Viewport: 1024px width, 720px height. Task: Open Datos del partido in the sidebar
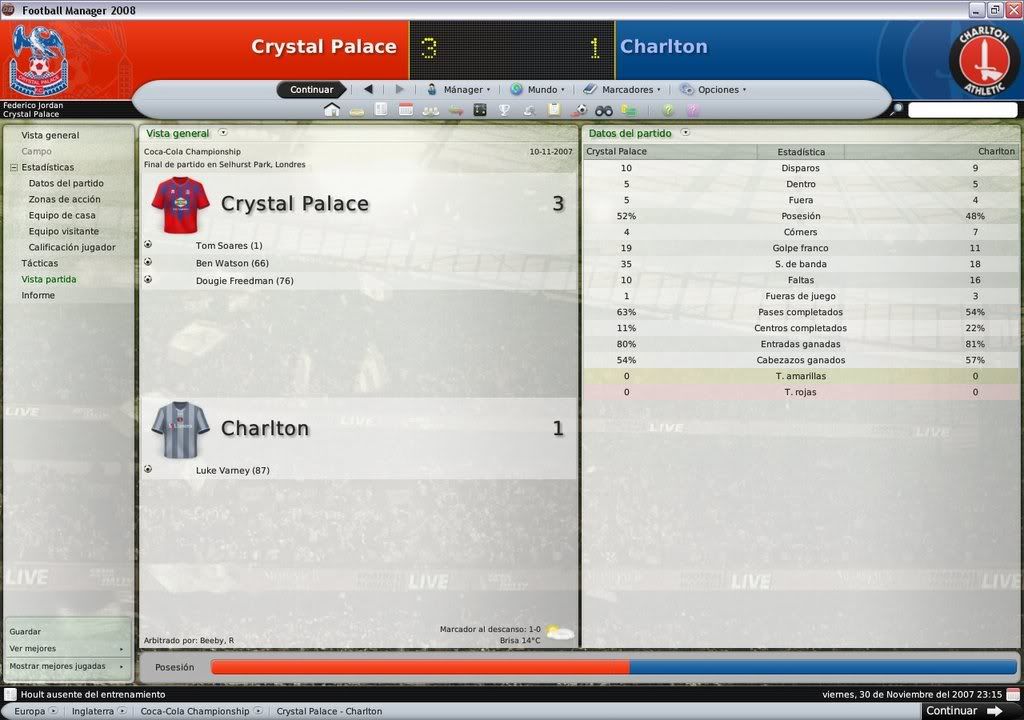pos(66,183)
